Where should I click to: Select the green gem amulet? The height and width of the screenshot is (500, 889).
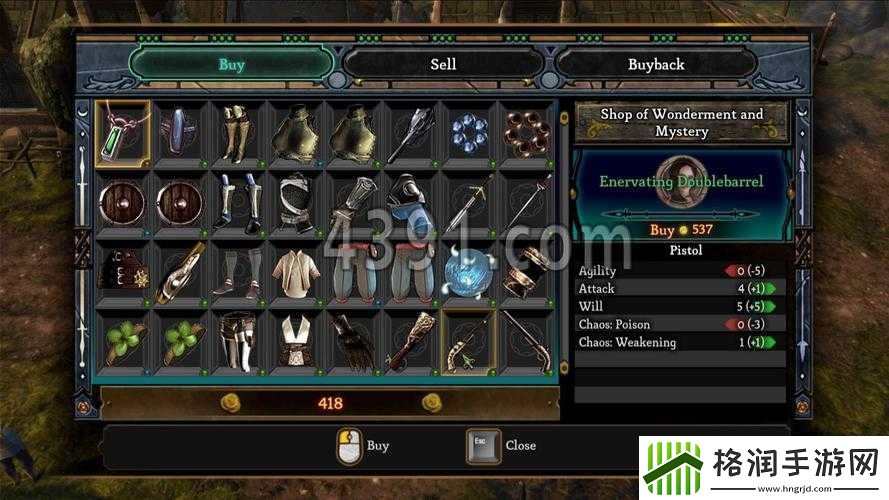point(124,131)
